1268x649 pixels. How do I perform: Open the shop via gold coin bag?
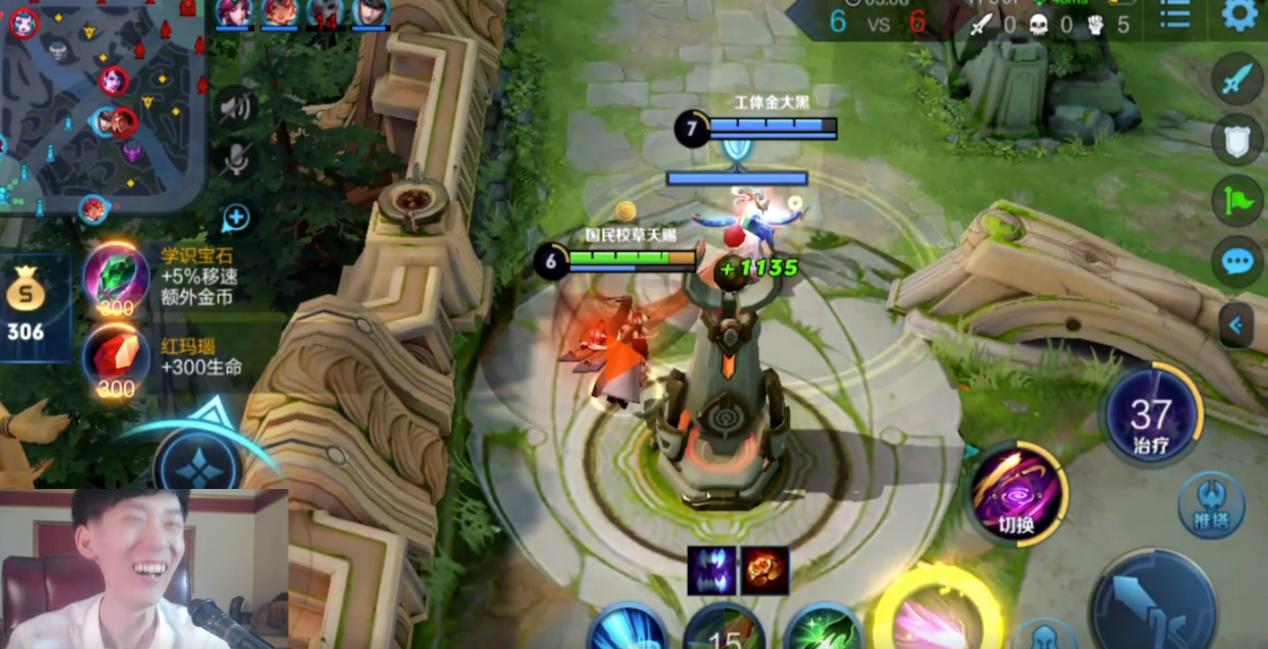(26, 306)
